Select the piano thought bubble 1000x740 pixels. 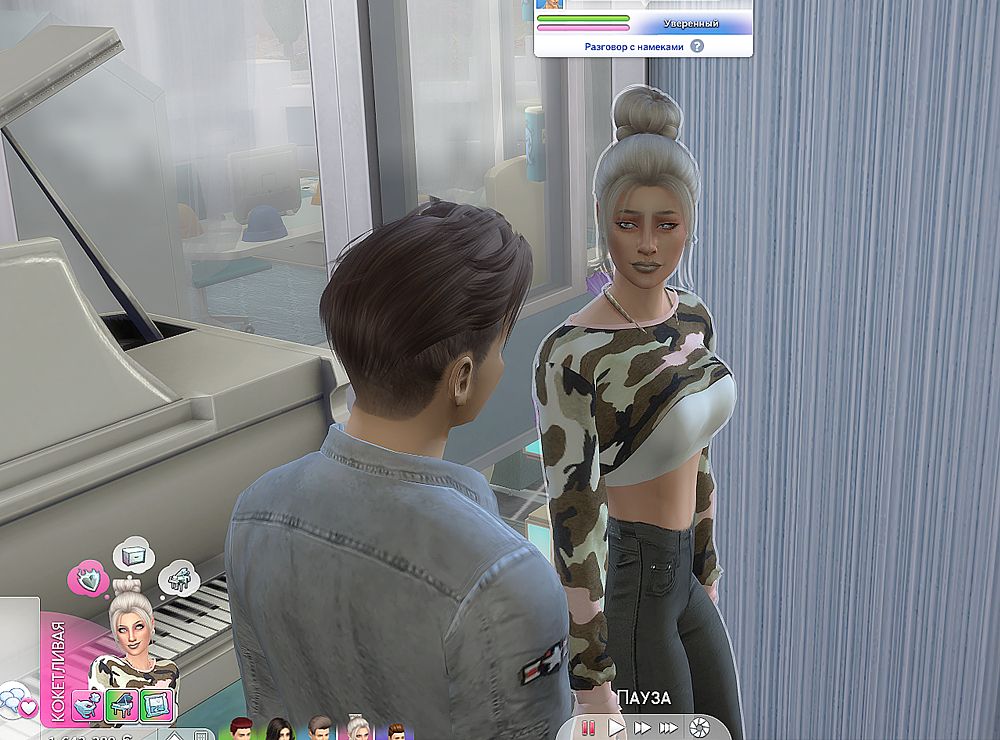click(x=178, y=579)
